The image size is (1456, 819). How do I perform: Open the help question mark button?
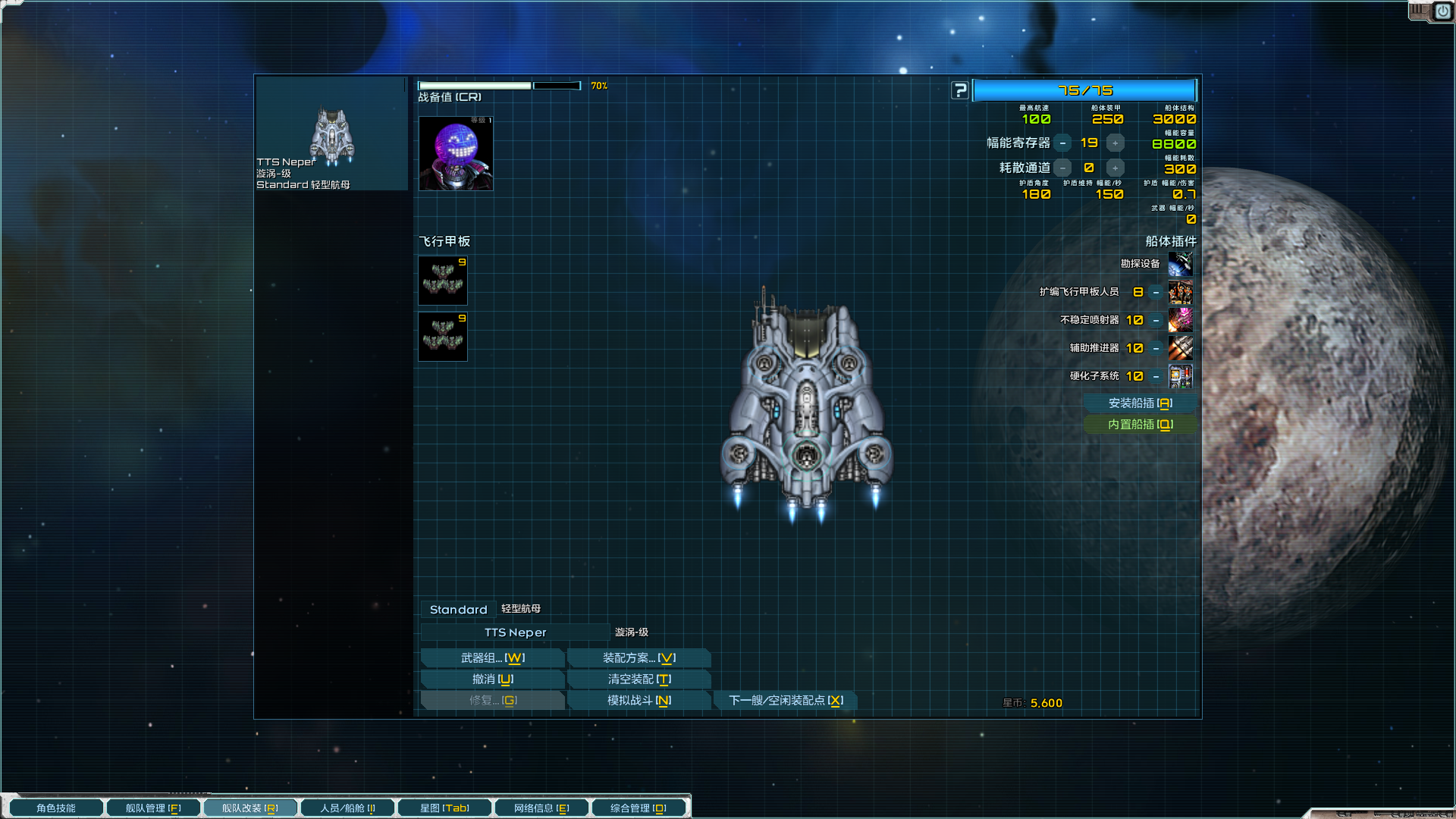[x=960, y=91]
